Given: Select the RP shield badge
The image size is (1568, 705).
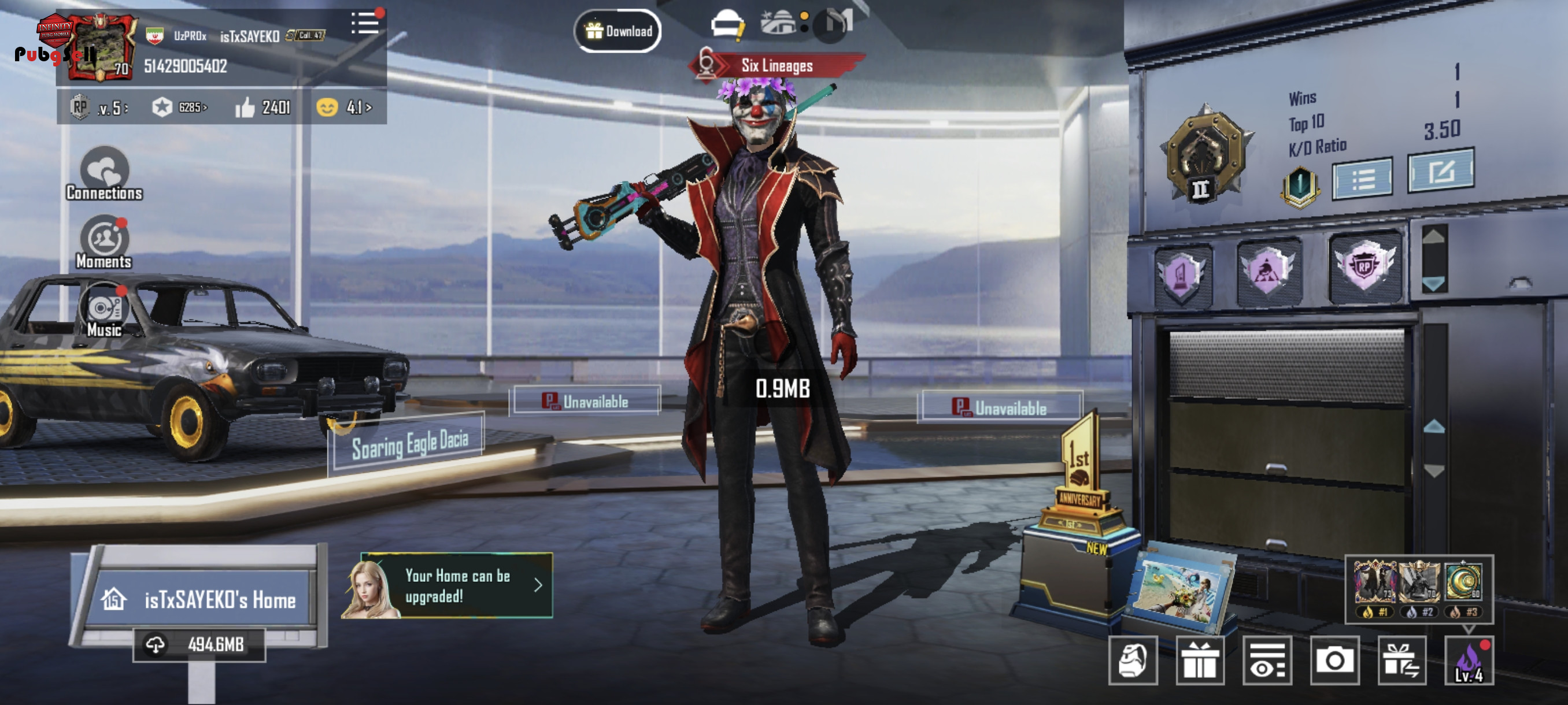Looking at the screenshot, I should coord(1364,267).
